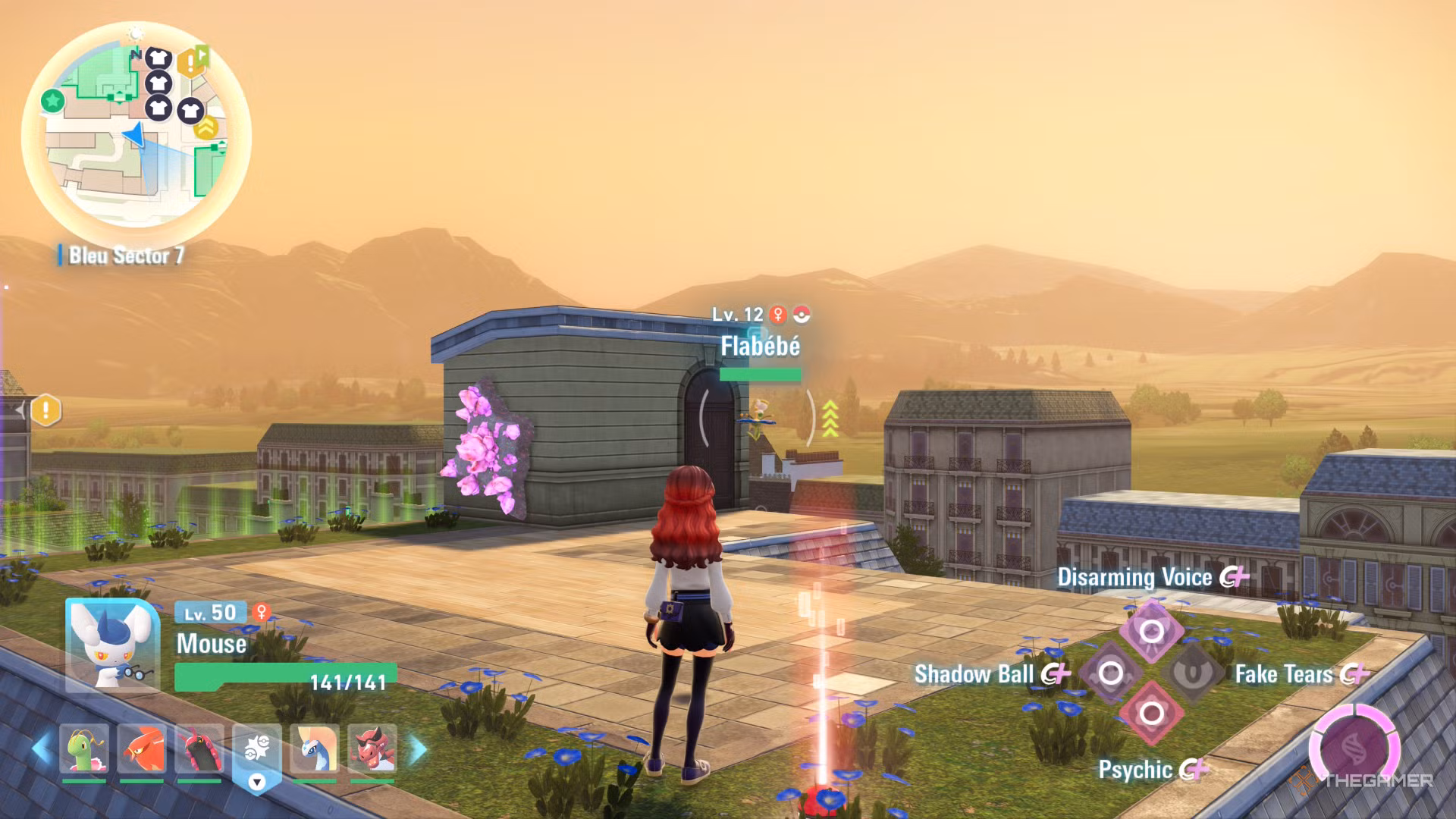Switch to Talonflame in the party bar

click(141, 749)
